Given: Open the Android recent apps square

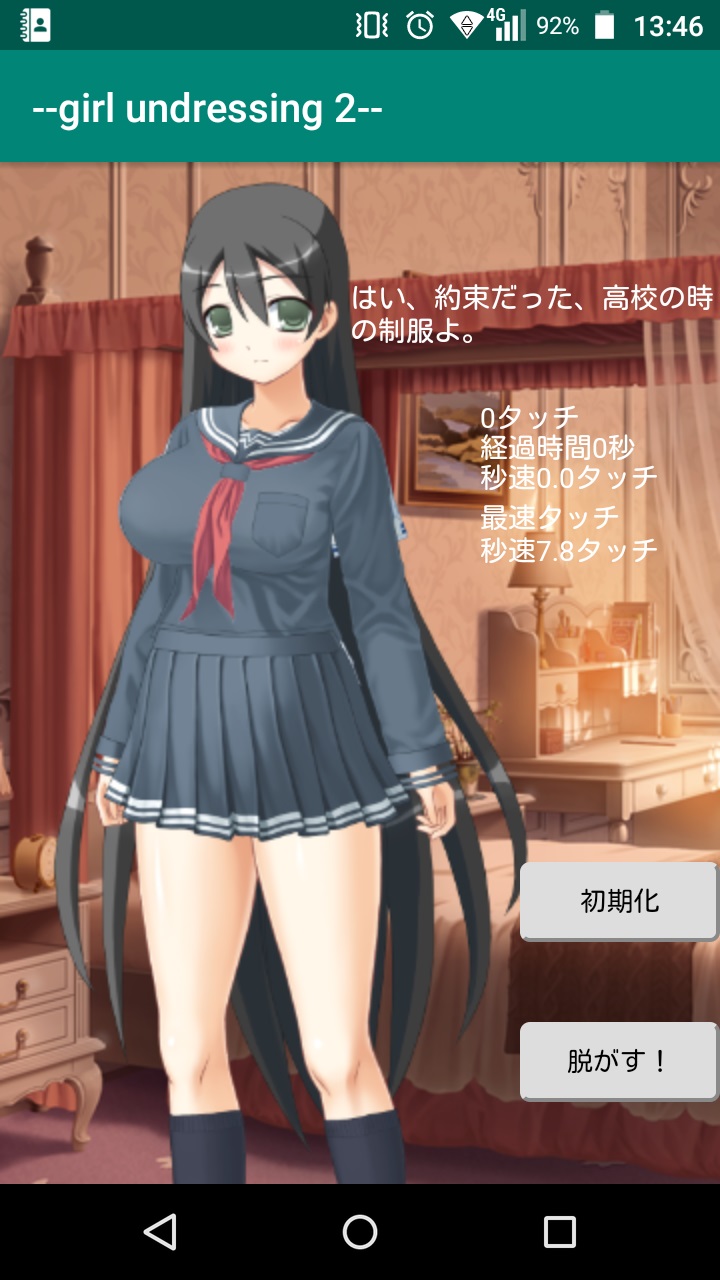Looking at the screenshot, I should pos(559,1232).
